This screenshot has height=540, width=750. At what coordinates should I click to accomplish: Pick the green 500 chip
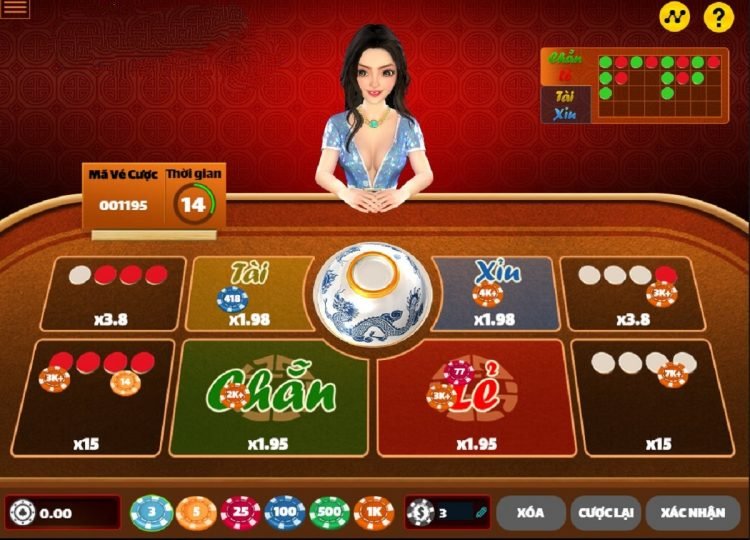pyautogui.click(x=330, y=513)
